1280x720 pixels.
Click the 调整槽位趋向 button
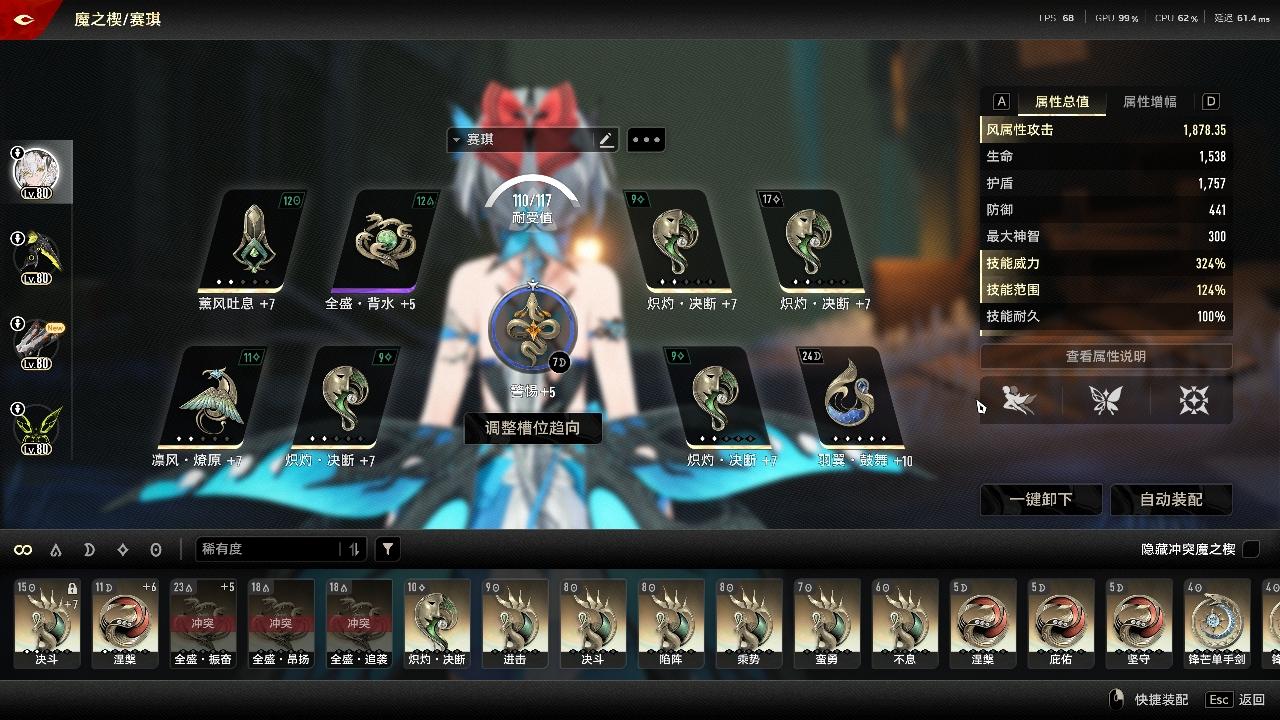[x=532, y=428]
